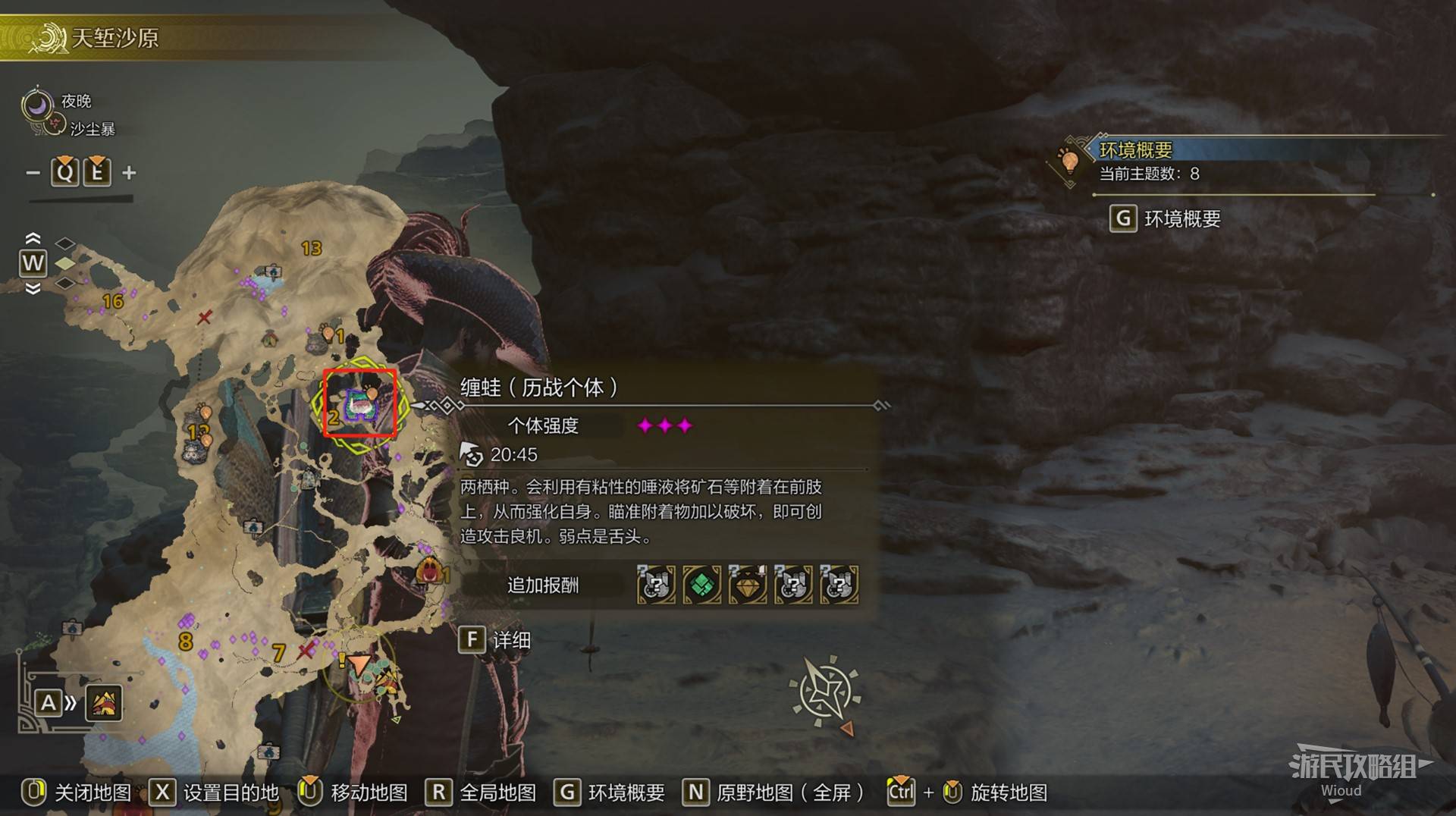Open the 环境概要 panel header

click(x=1135, y=150)
